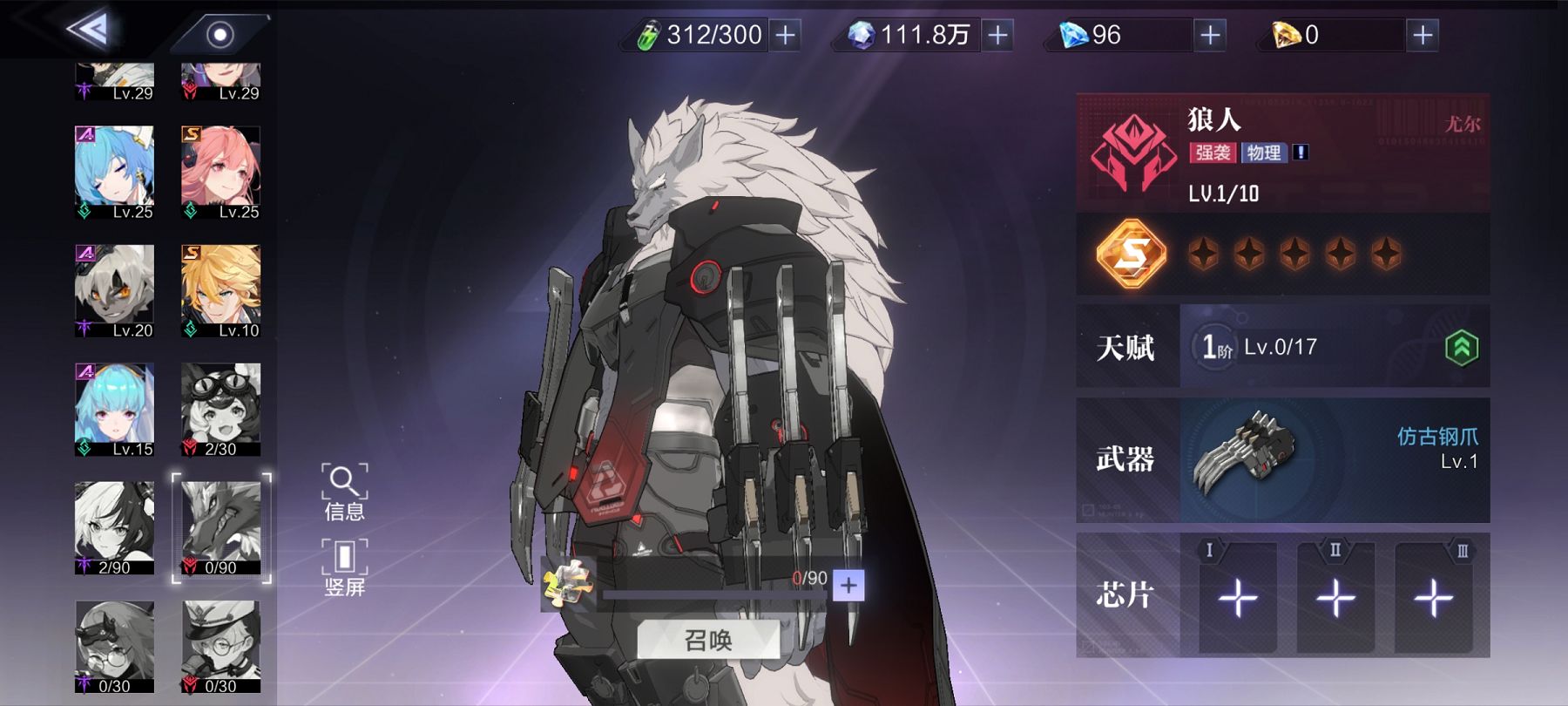The width and height of the screenshot is (1568, 706).
Task: Show details via the blue exclamation icon
Action: pyautogui.click(x=1301, y=153)
